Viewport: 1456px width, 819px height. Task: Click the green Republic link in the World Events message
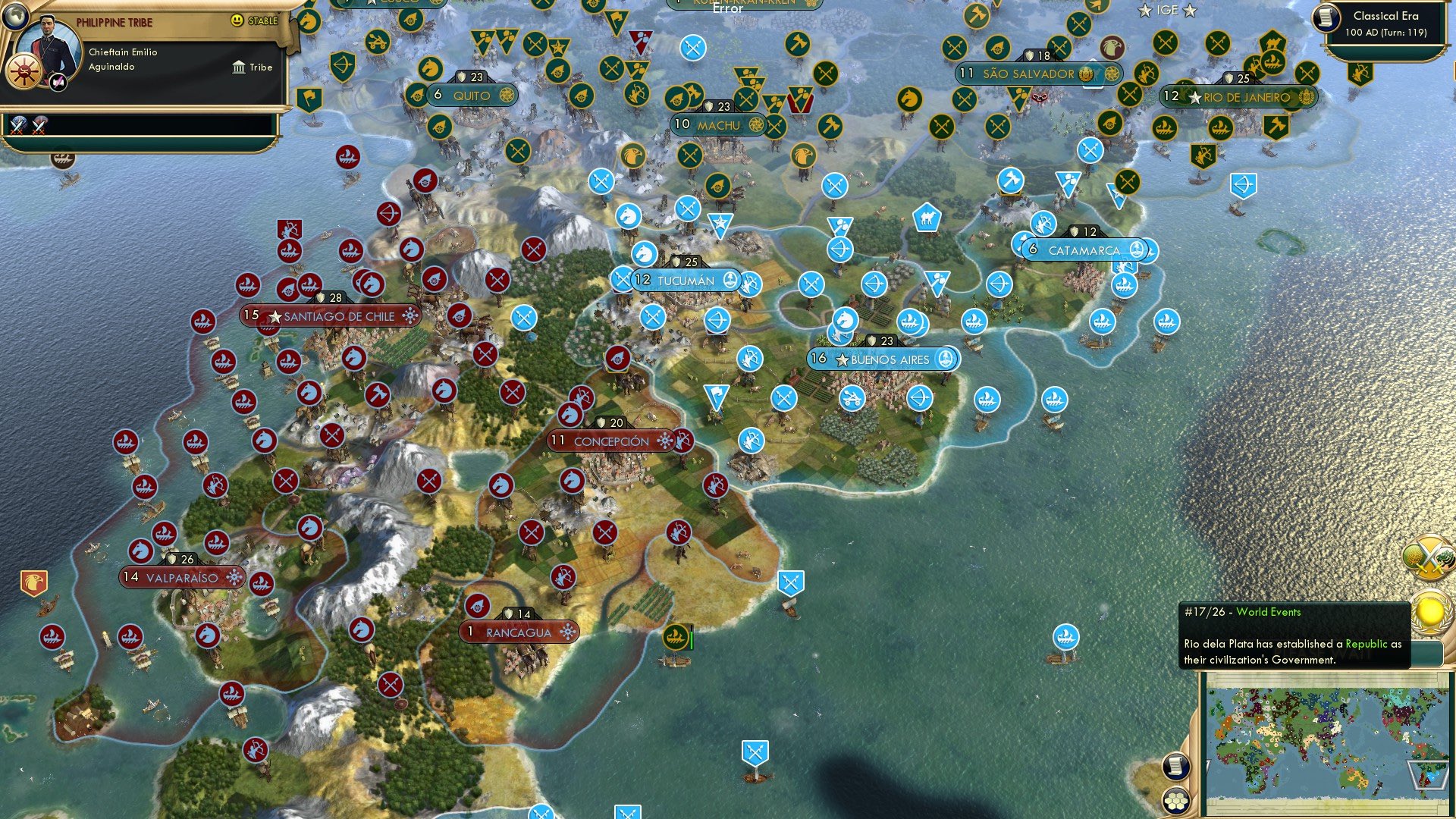(x=1366, y=645)
